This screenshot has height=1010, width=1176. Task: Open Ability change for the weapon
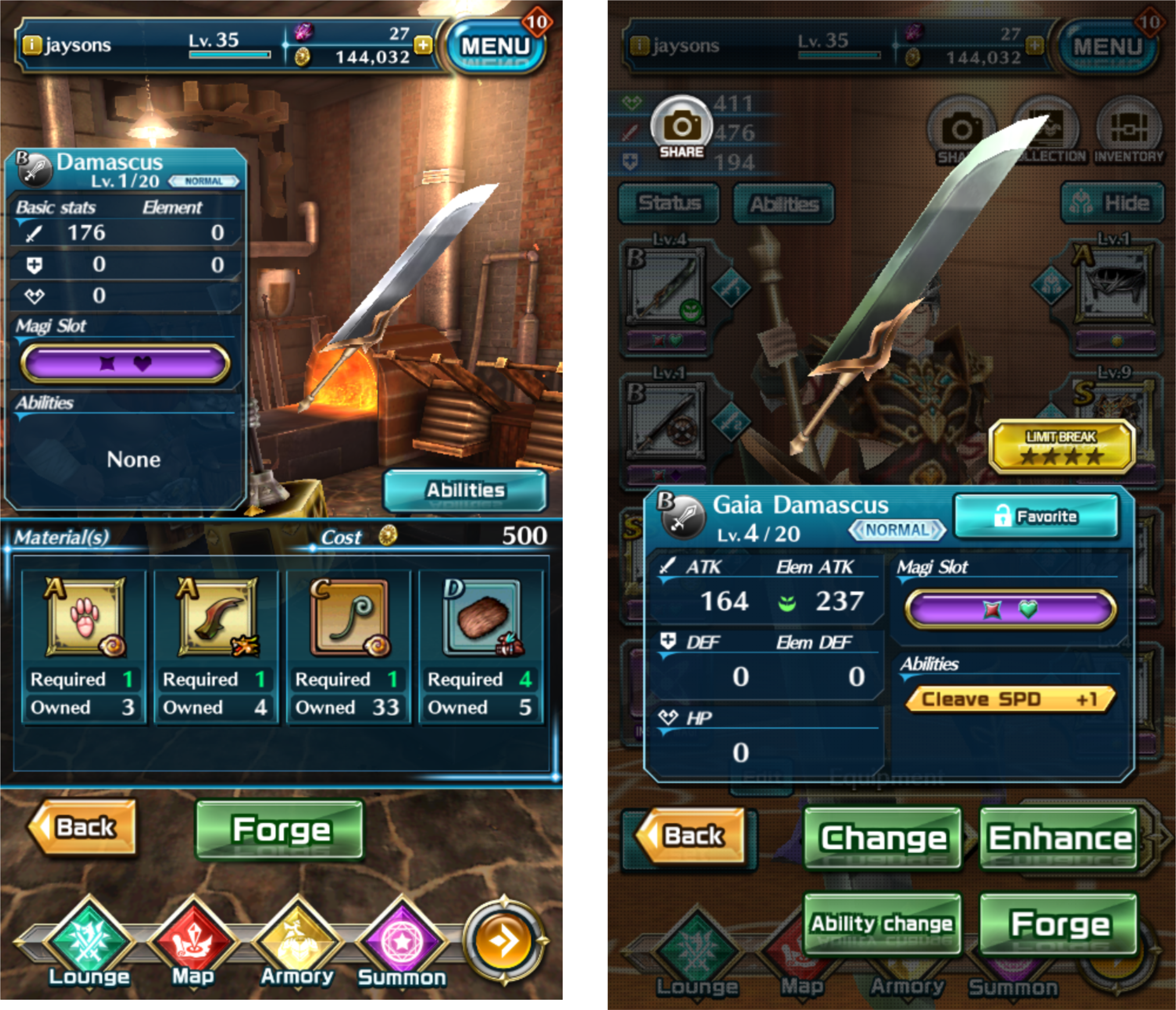pyautogui.click(x=882, y=924)
